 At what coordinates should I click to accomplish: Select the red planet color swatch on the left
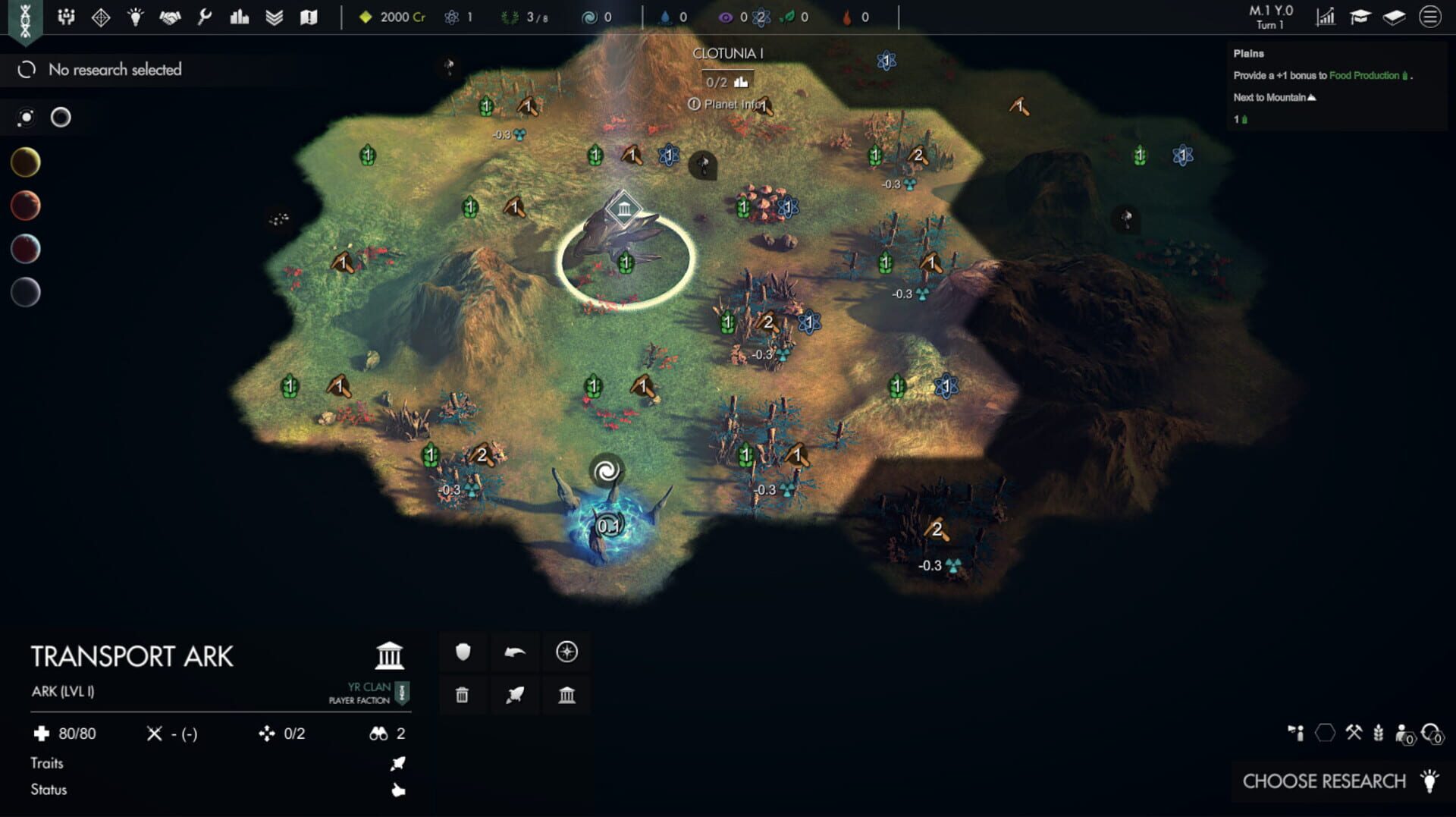tap(25, 204)
